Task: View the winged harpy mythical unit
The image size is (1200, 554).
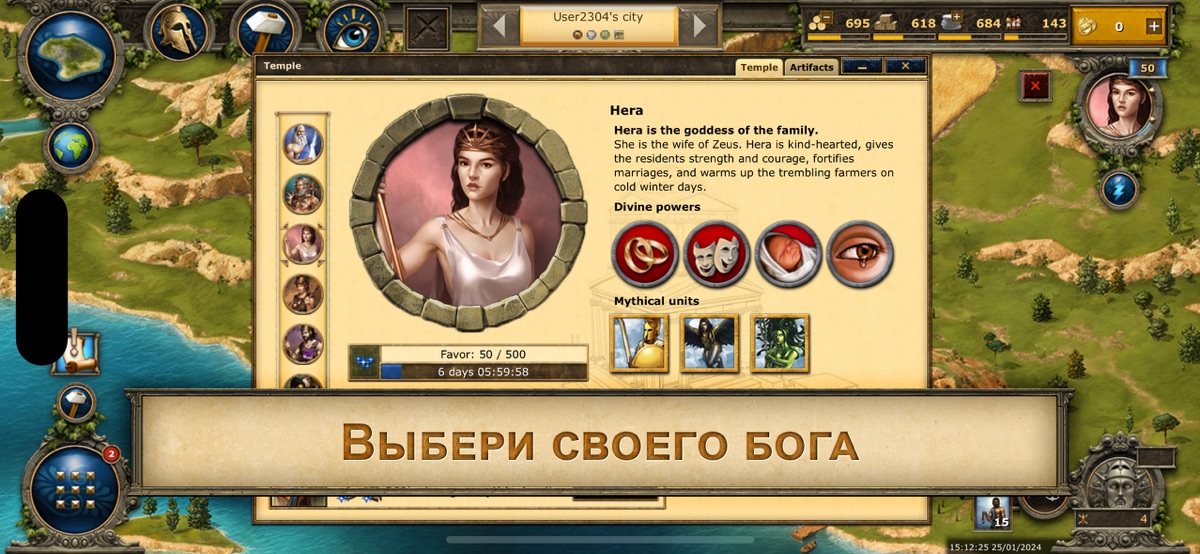Action: (710, 343)
